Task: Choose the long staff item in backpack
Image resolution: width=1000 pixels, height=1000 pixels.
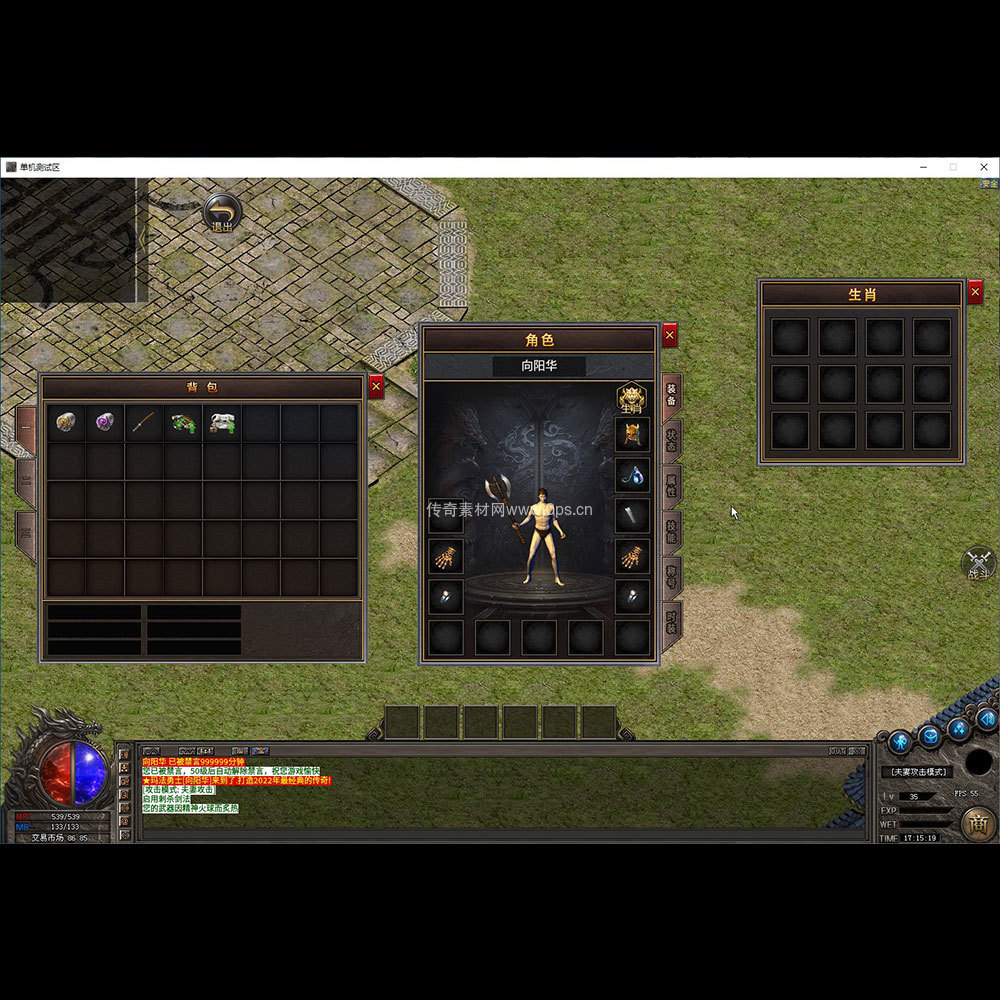Action: coord(144,423)
